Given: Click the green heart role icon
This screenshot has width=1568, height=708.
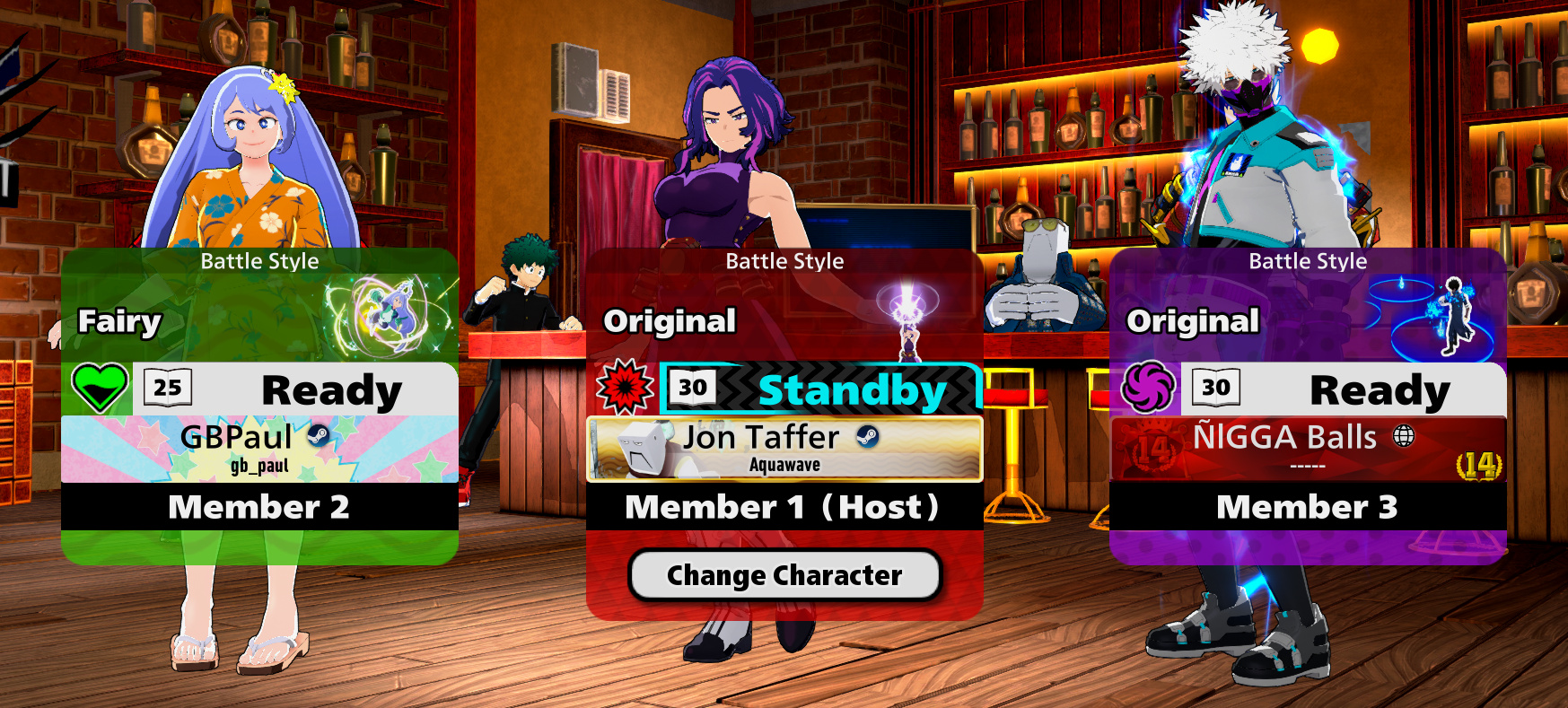Looking at the screenshot, I should tap(99, 388).
